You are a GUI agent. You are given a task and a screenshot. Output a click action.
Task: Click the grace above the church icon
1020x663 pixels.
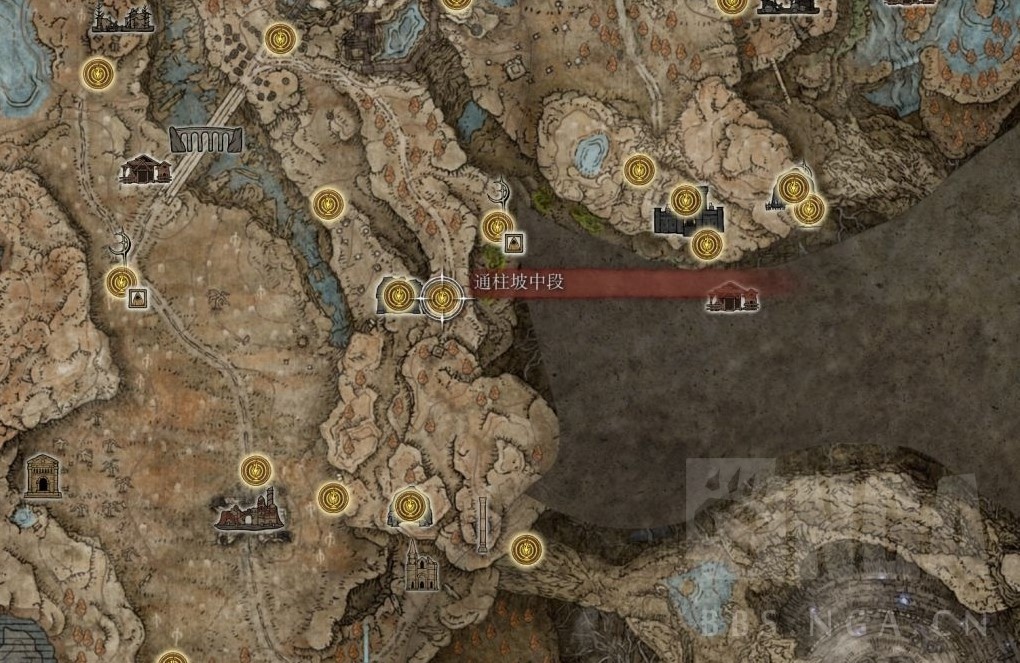click(x=408, y=506)
